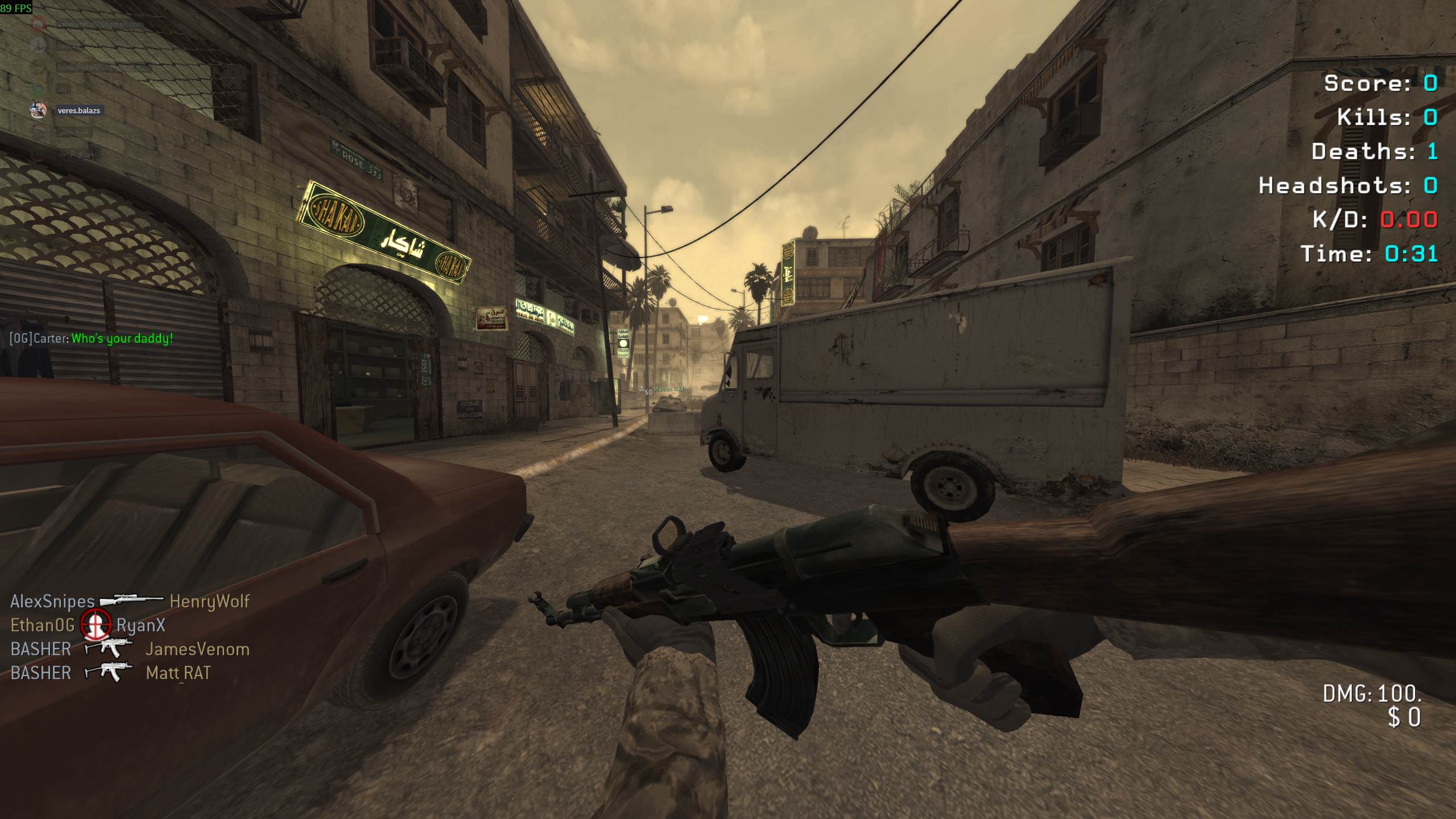The height and width of the screenshot is (819, 1456).
Task: Select veres.balazs in the voice overlay
Action: click(x=79, y=110)
